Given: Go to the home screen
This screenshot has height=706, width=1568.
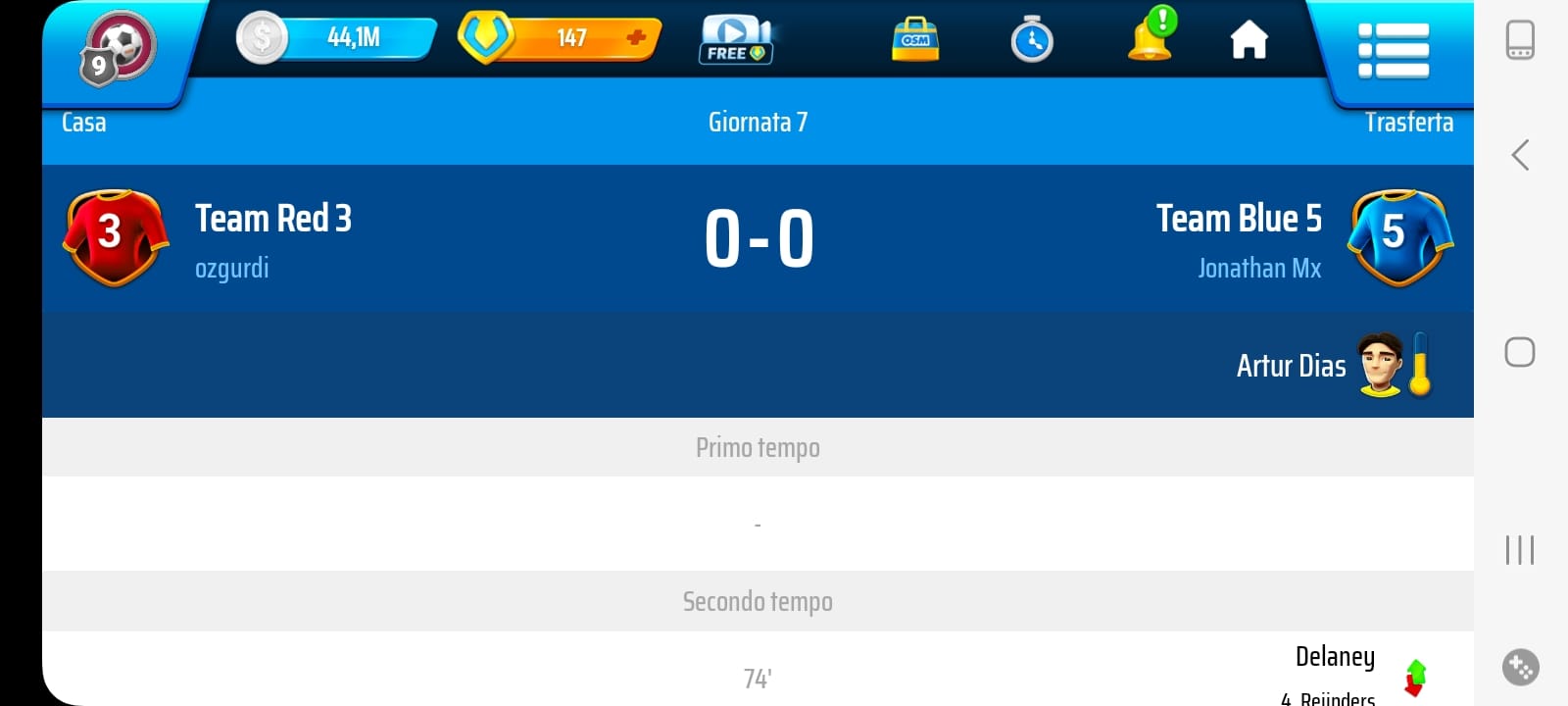Looking at the screenshot, I should (1249, 40).
